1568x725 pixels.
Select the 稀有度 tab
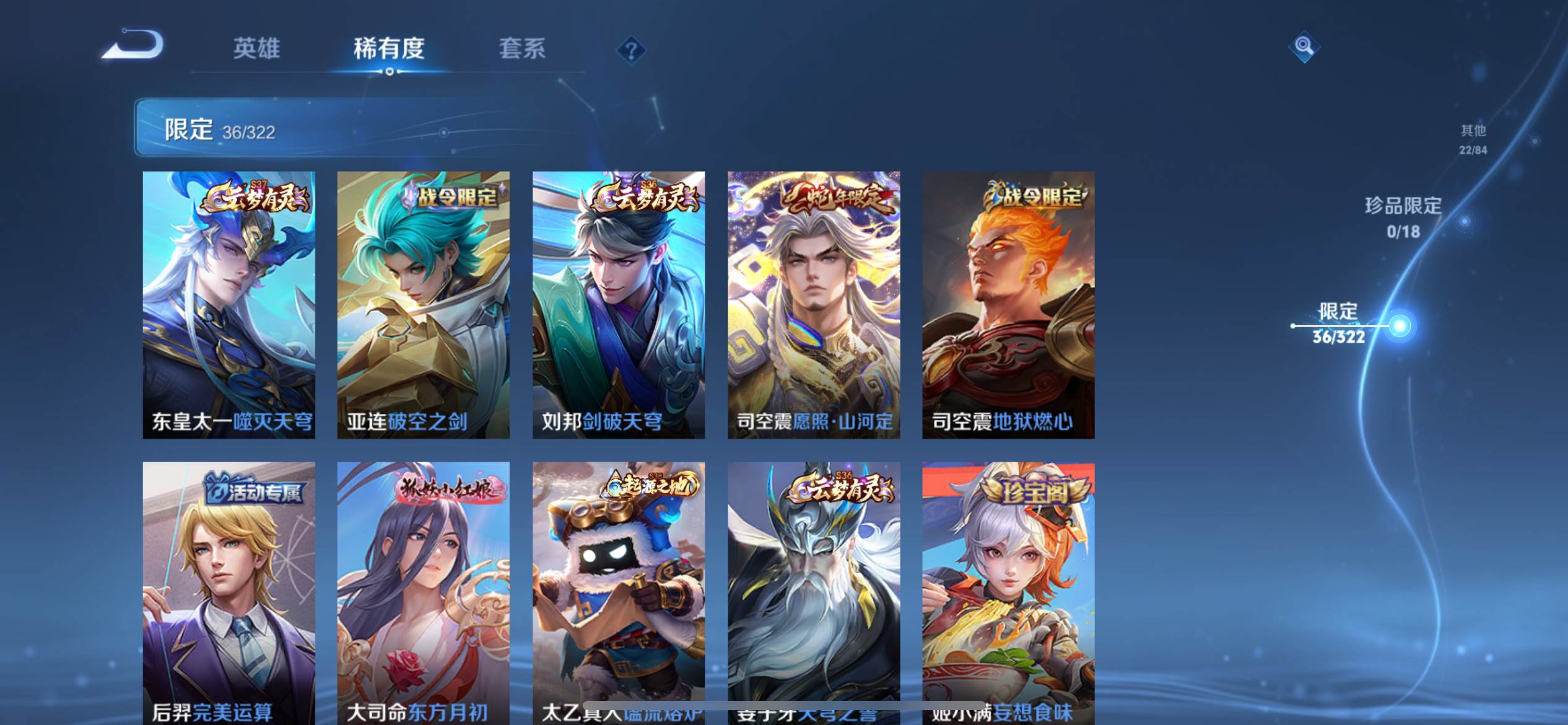point(389,48)
